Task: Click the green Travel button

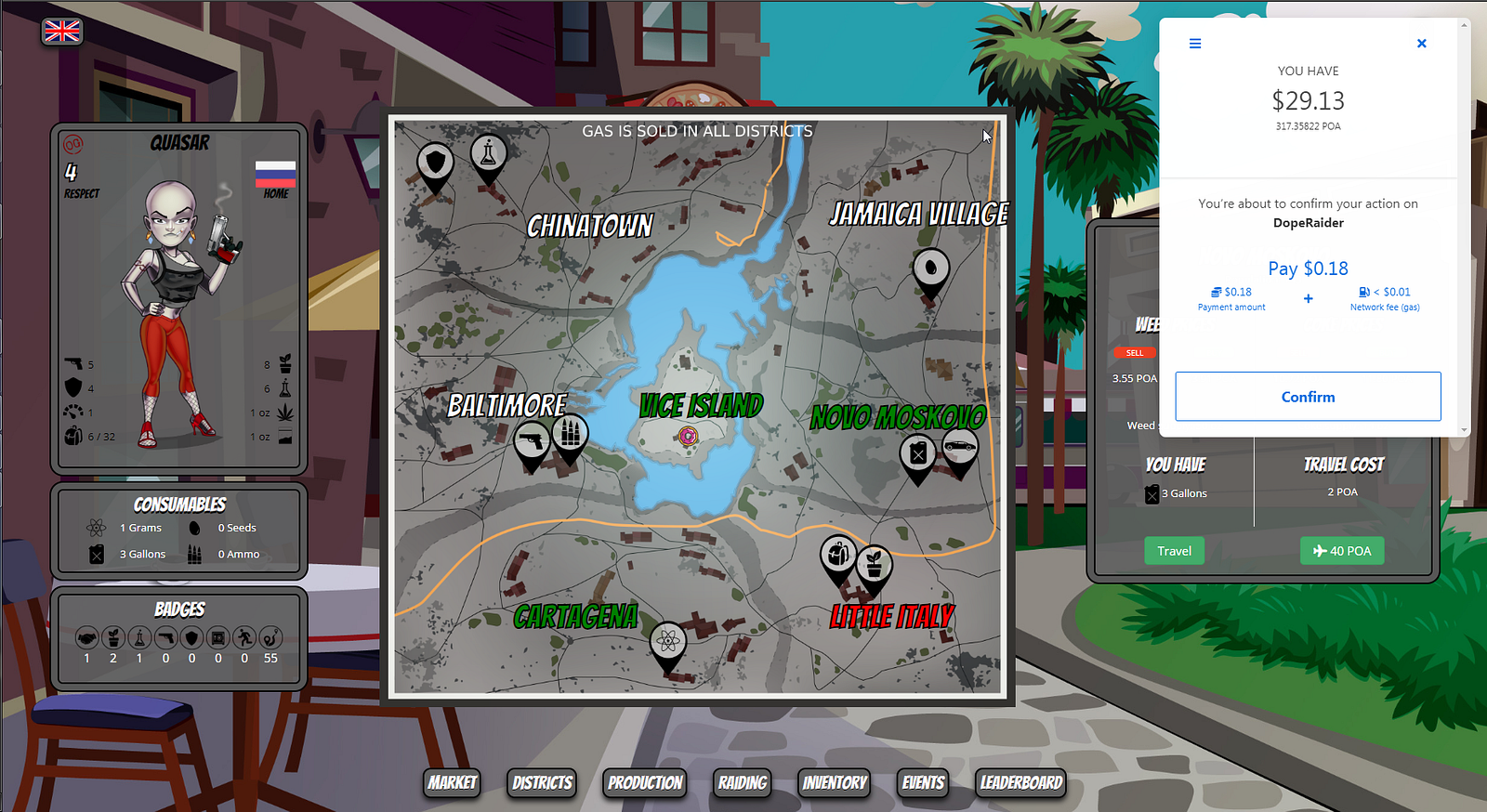Action: [x=1174, y=551]
